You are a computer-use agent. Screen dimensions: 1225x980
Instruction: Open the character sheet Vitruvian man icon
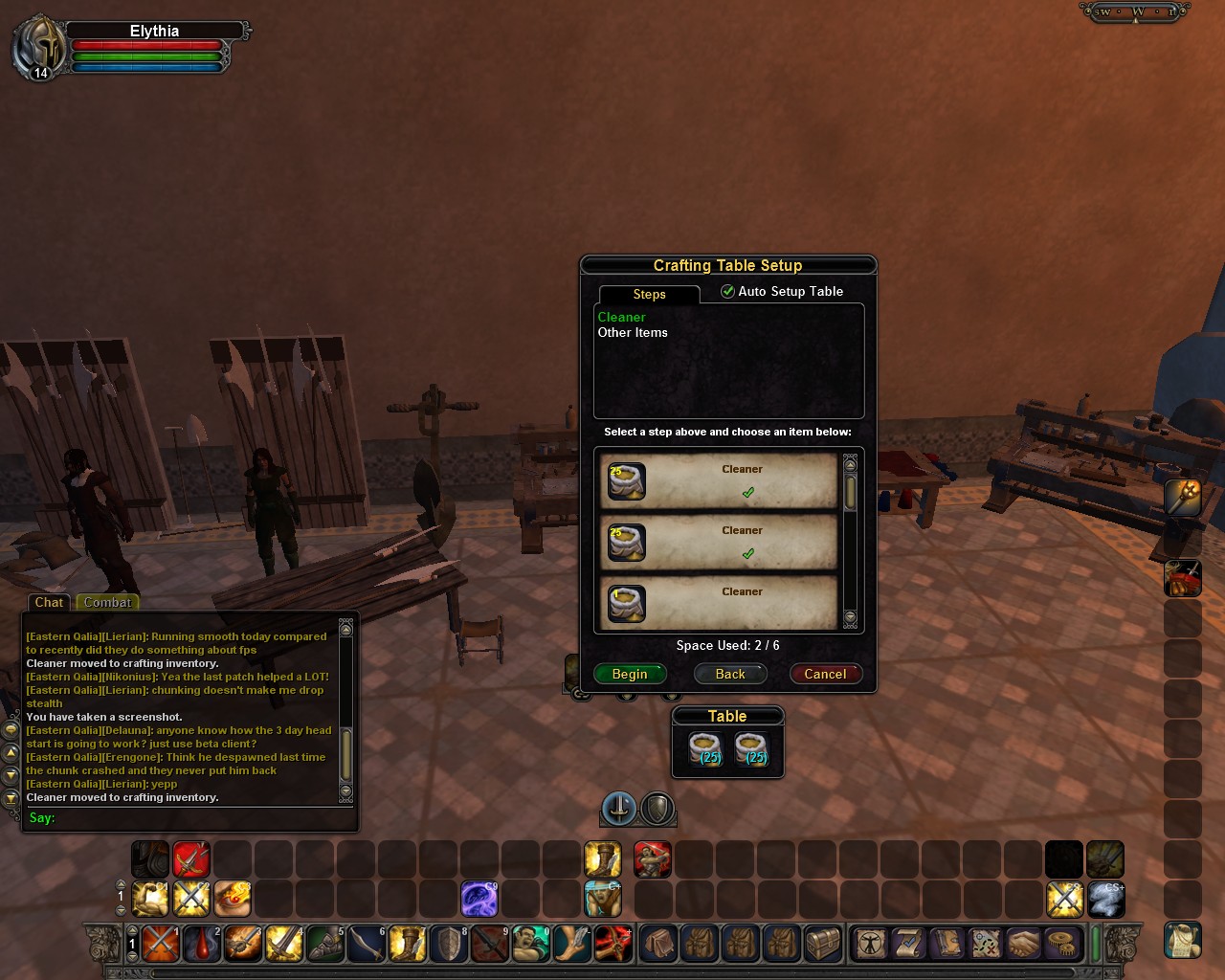pos(870,944)
